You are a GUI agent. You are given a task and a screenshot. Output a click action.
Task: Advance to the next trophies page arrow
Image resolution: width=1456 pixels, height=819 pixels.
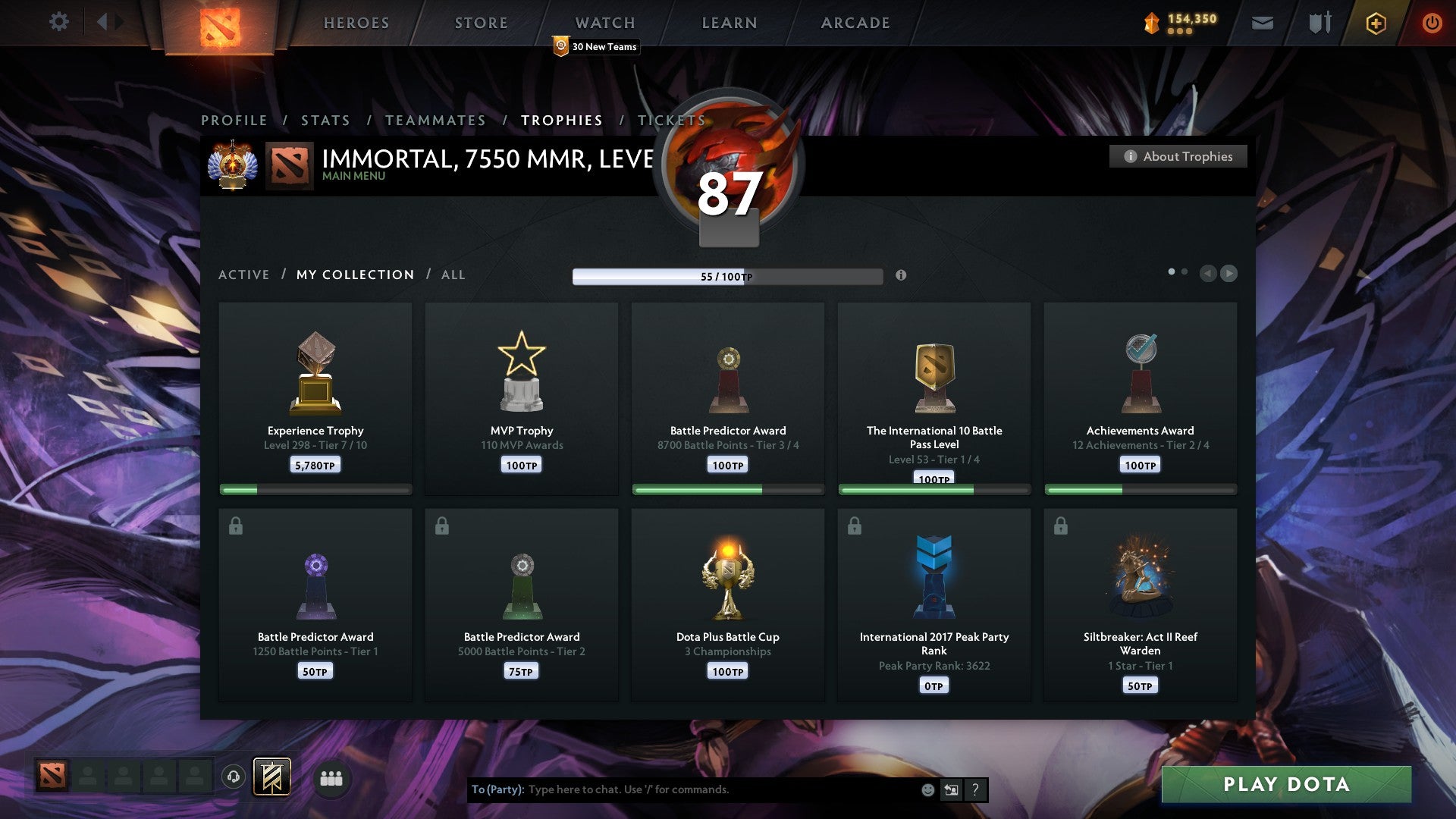pyautogui.click(x=1228, y=275)
